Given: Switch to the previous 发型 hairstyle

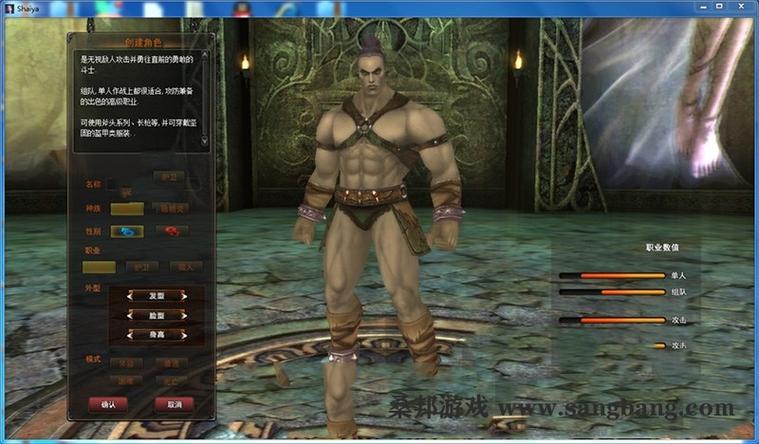Looking at the screenshot, I should pyautogui.click(x=129, y=296).
